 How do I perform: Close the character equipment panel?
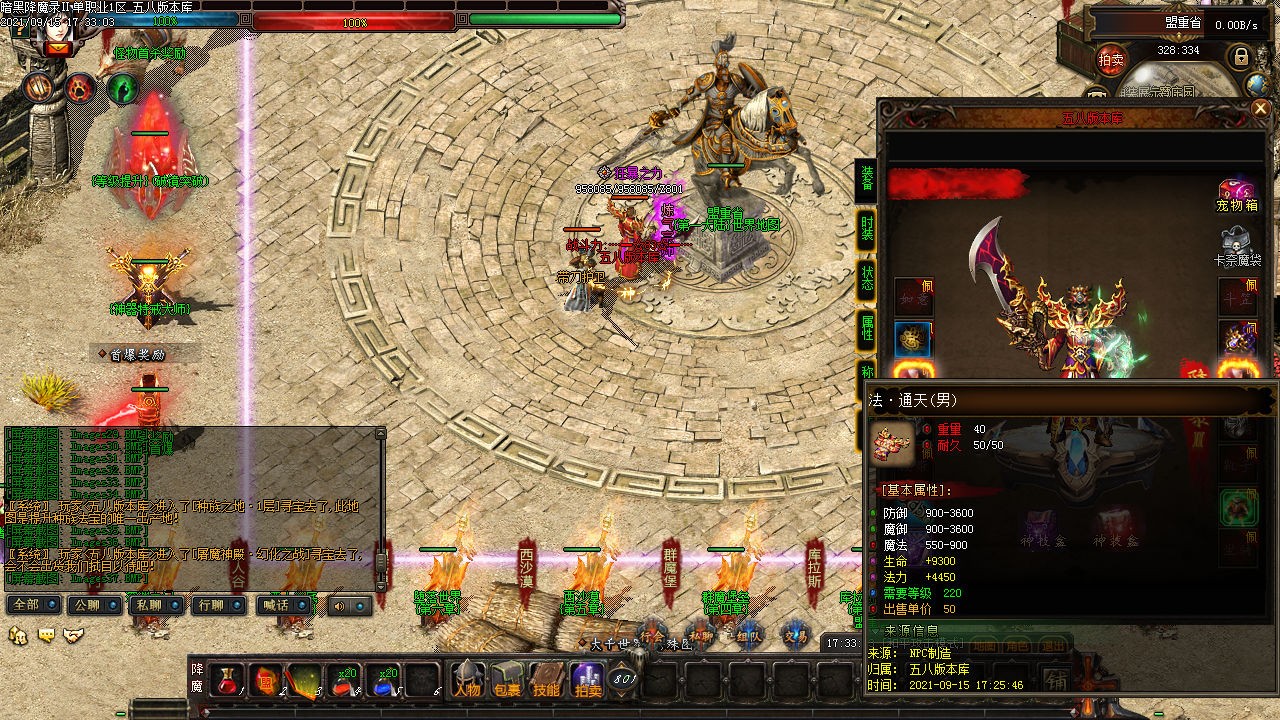point(1259,108)
